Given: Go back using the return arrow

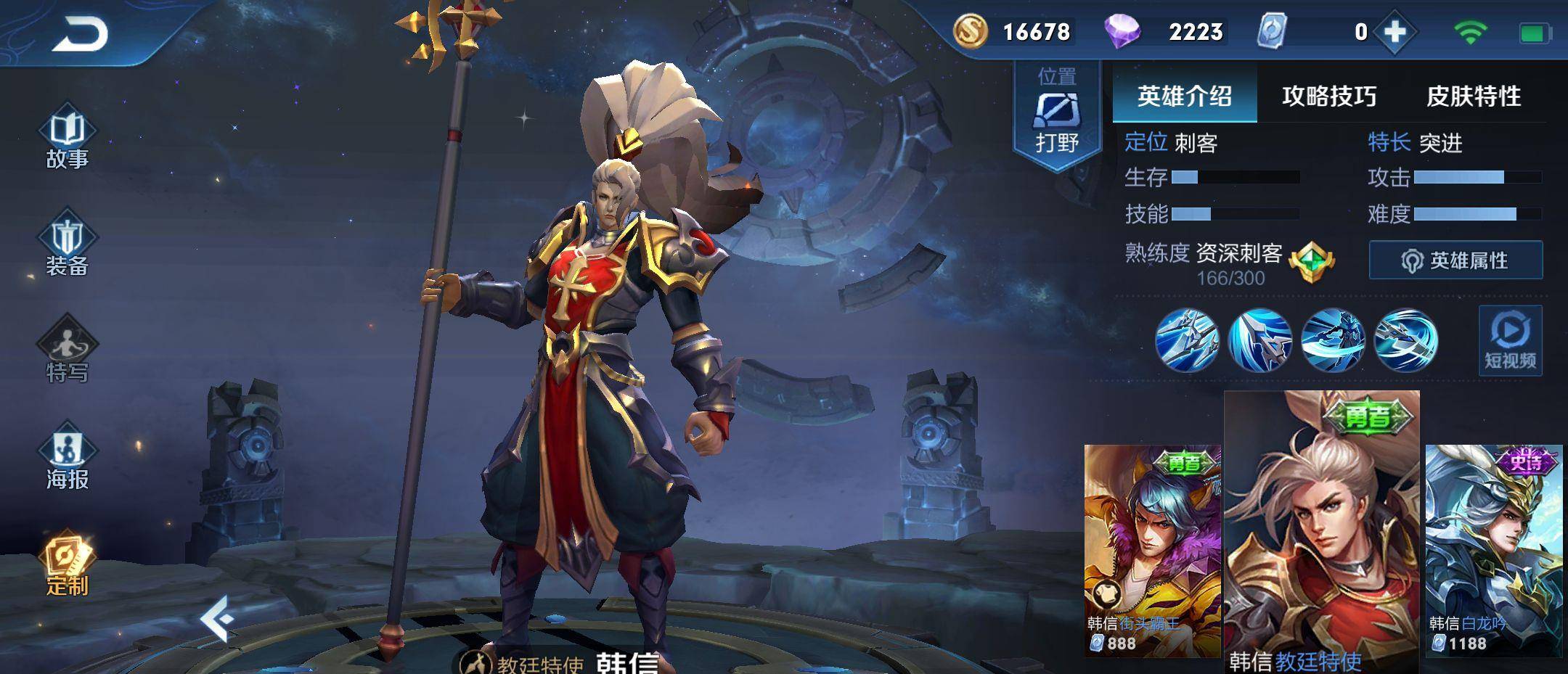Looking at the screenshot, I should [80, 34].
